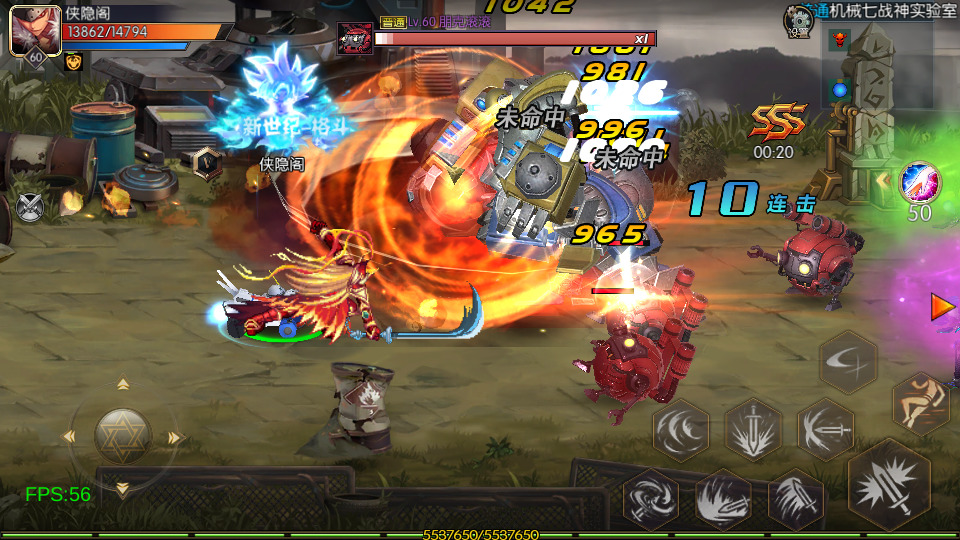
Task: Trigger the triple crescent wave skill
Action: click(681, 430)
